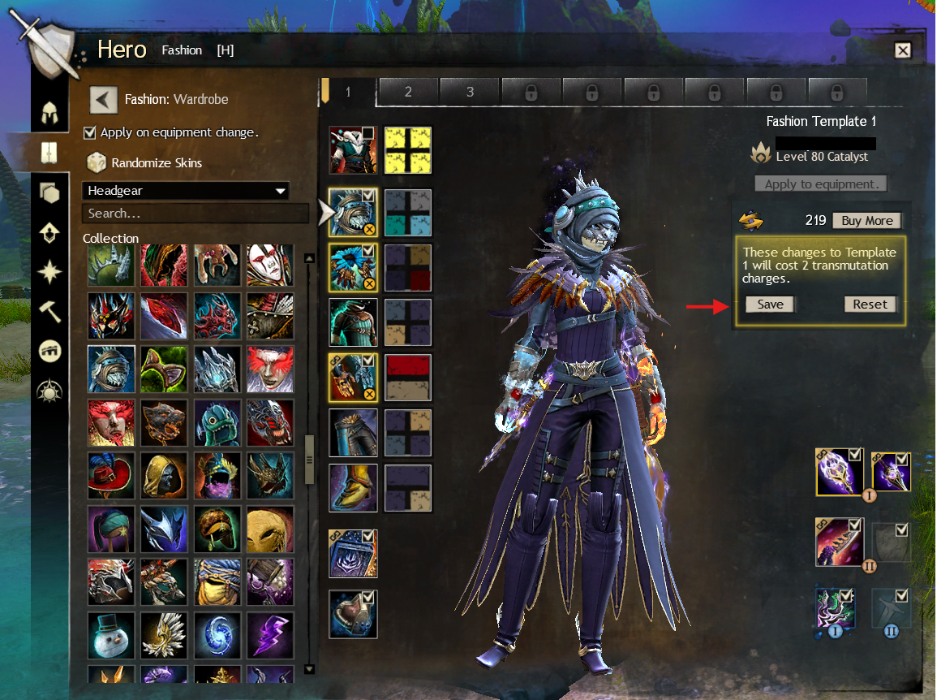Switch to fashion template tab 3
Viewport: 936px width, 700px height.
[x=470, y=92]
